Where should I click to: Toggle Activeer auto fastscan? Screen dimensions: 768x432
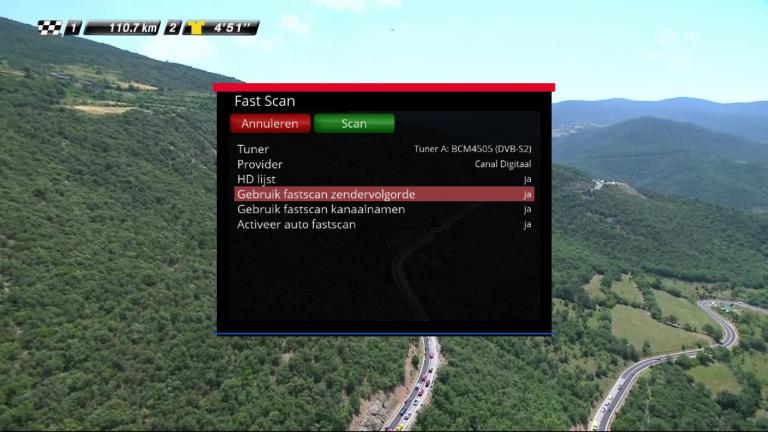384,224
